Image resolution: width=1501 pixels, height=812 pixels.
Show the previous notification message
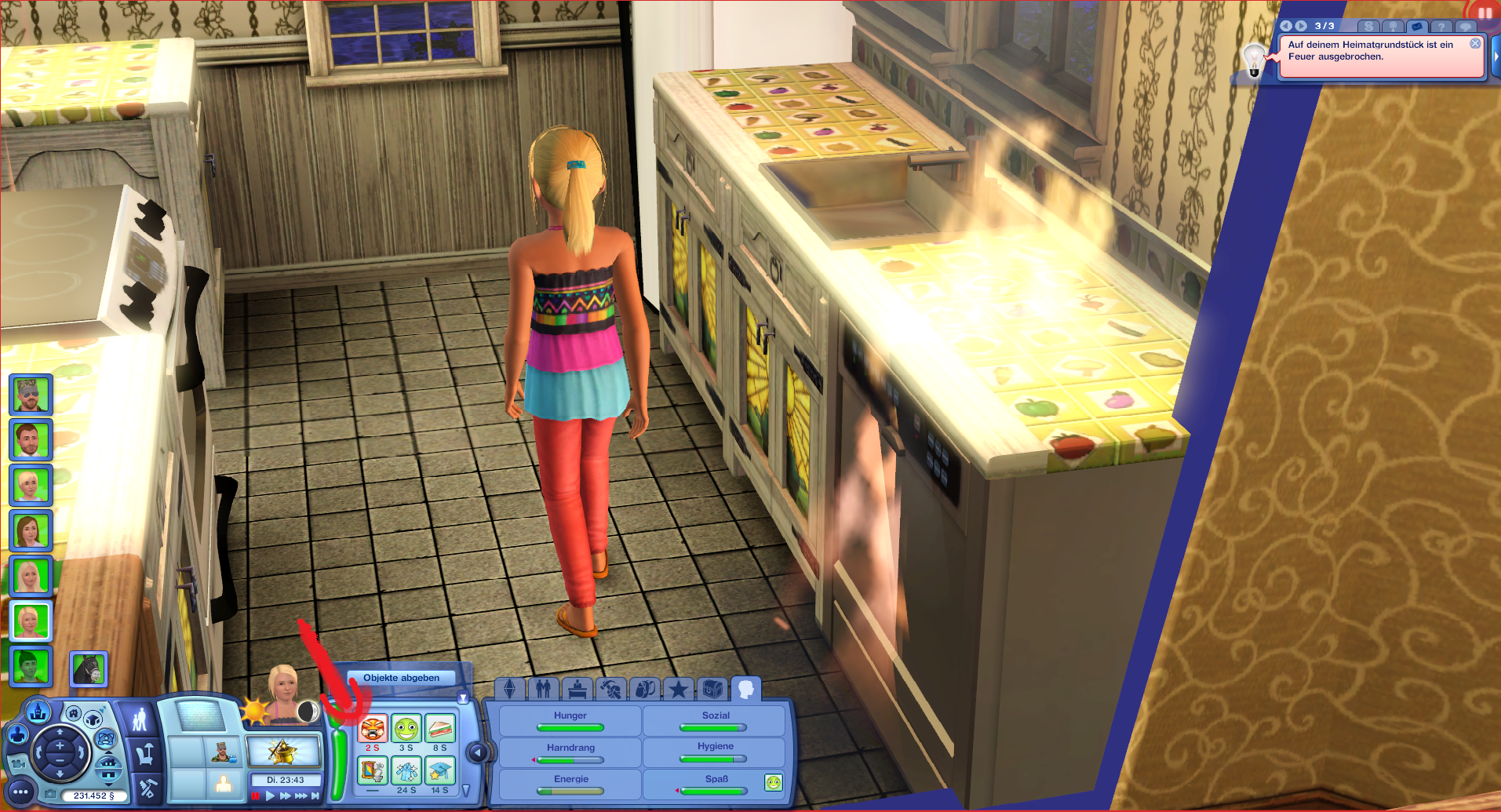(1286, 26)
